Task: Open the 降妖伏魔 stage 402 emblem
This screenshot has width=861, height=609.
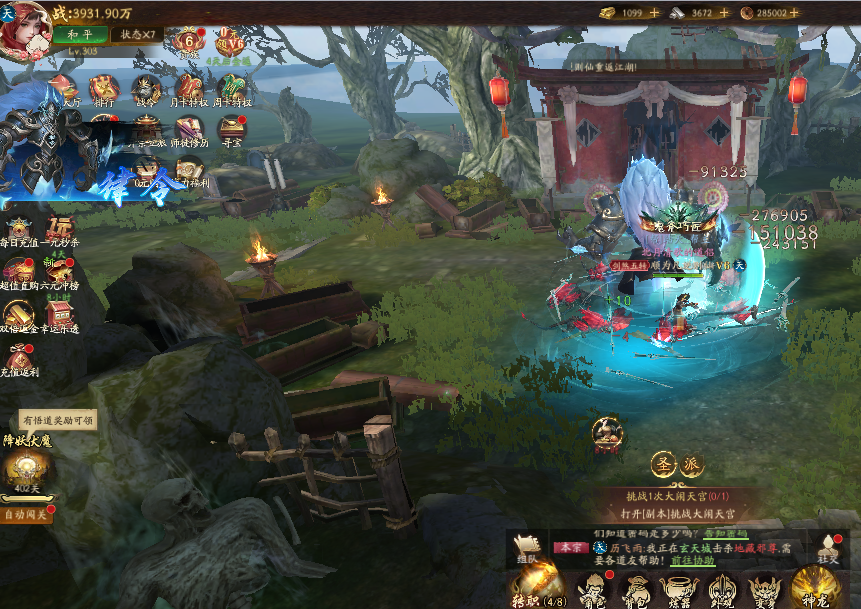Action: tap(24, 469)
